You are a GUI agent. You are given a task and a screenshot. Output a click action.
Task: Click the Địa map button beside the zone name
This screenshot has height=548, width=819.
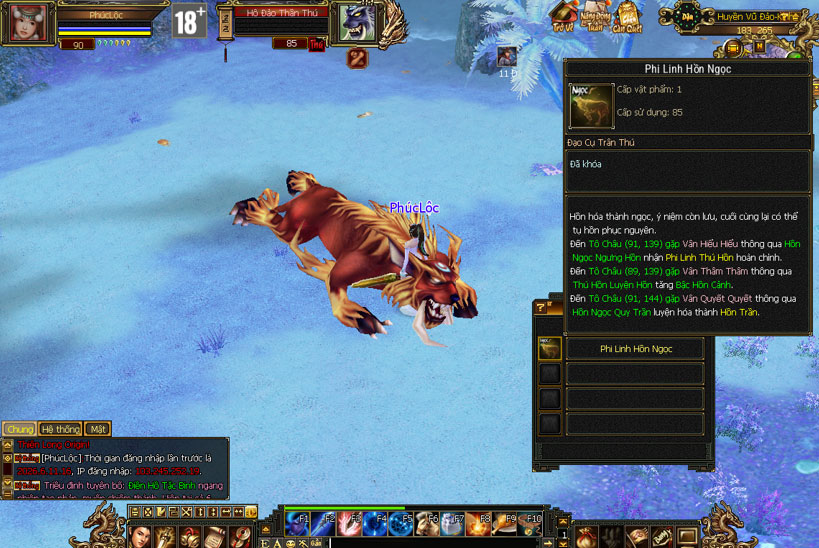tap(688, 16)
